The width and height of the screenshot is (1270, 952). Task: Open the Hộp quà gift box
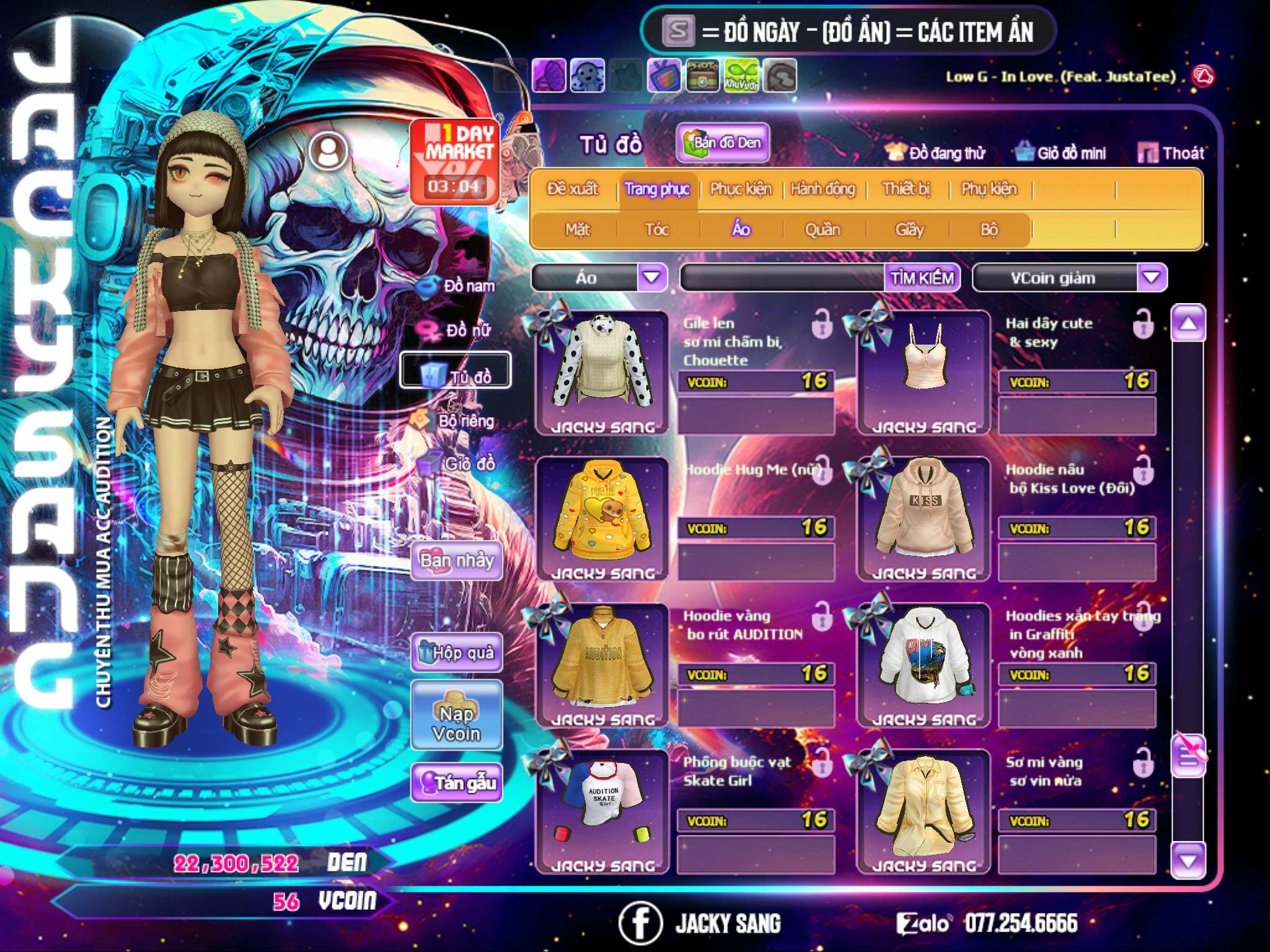[x=457, y=653]
